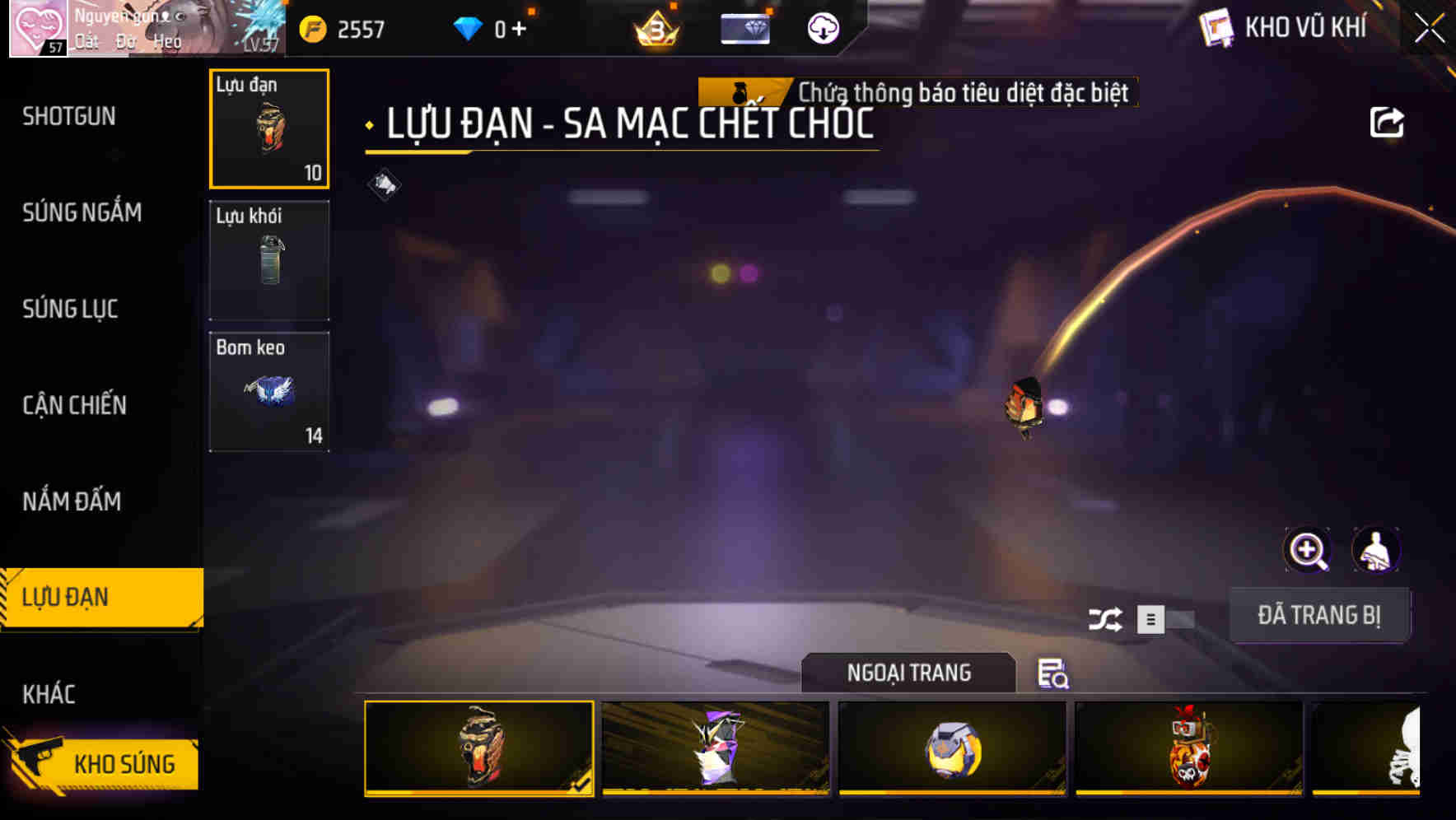Open the share icon near the title
The width and height of the screenshot is (1456, 820).
pyautogui.click(x=1388, y=122)
